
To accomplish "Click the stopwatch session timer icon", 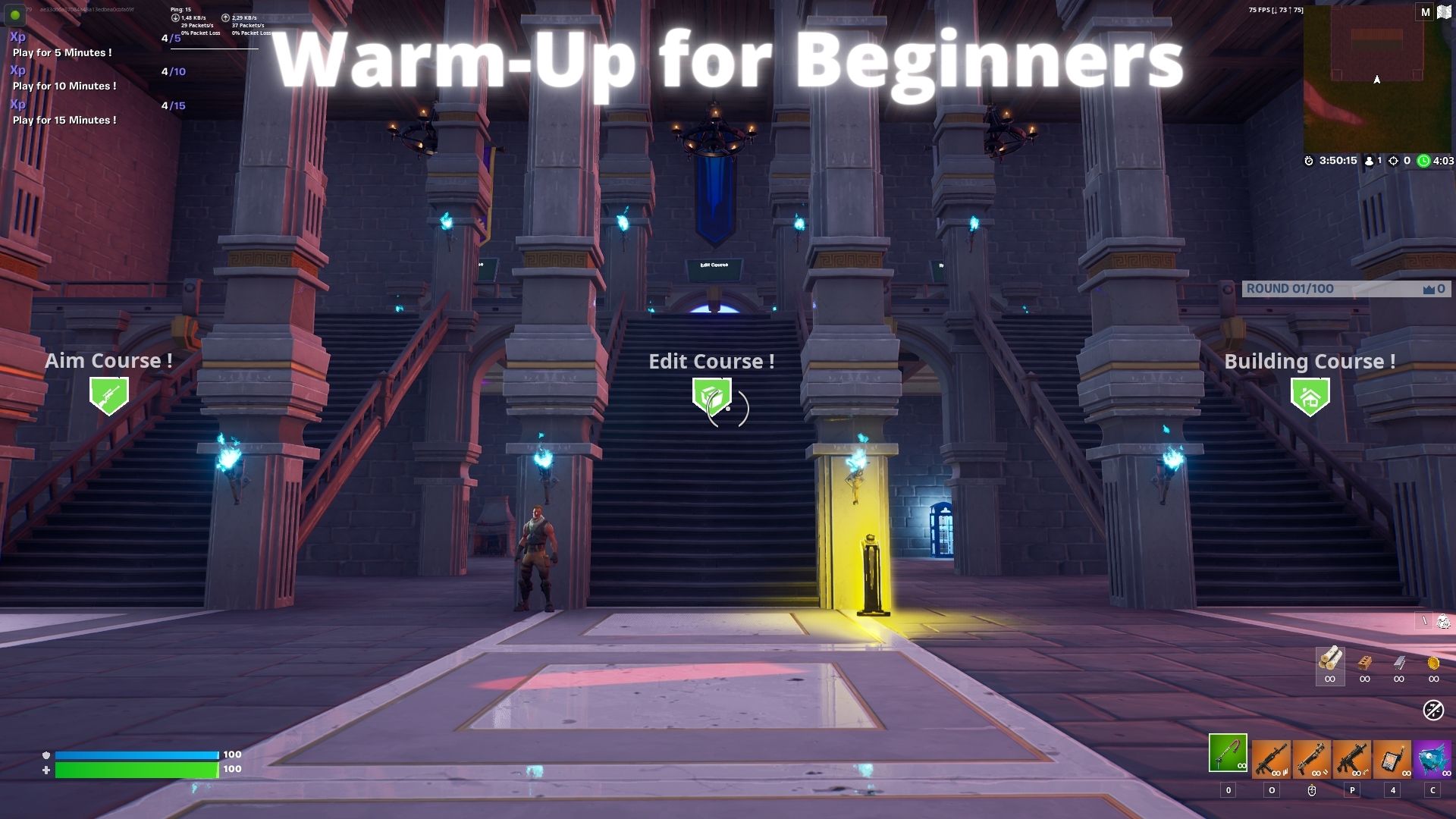I will (x=1309, y=161).
